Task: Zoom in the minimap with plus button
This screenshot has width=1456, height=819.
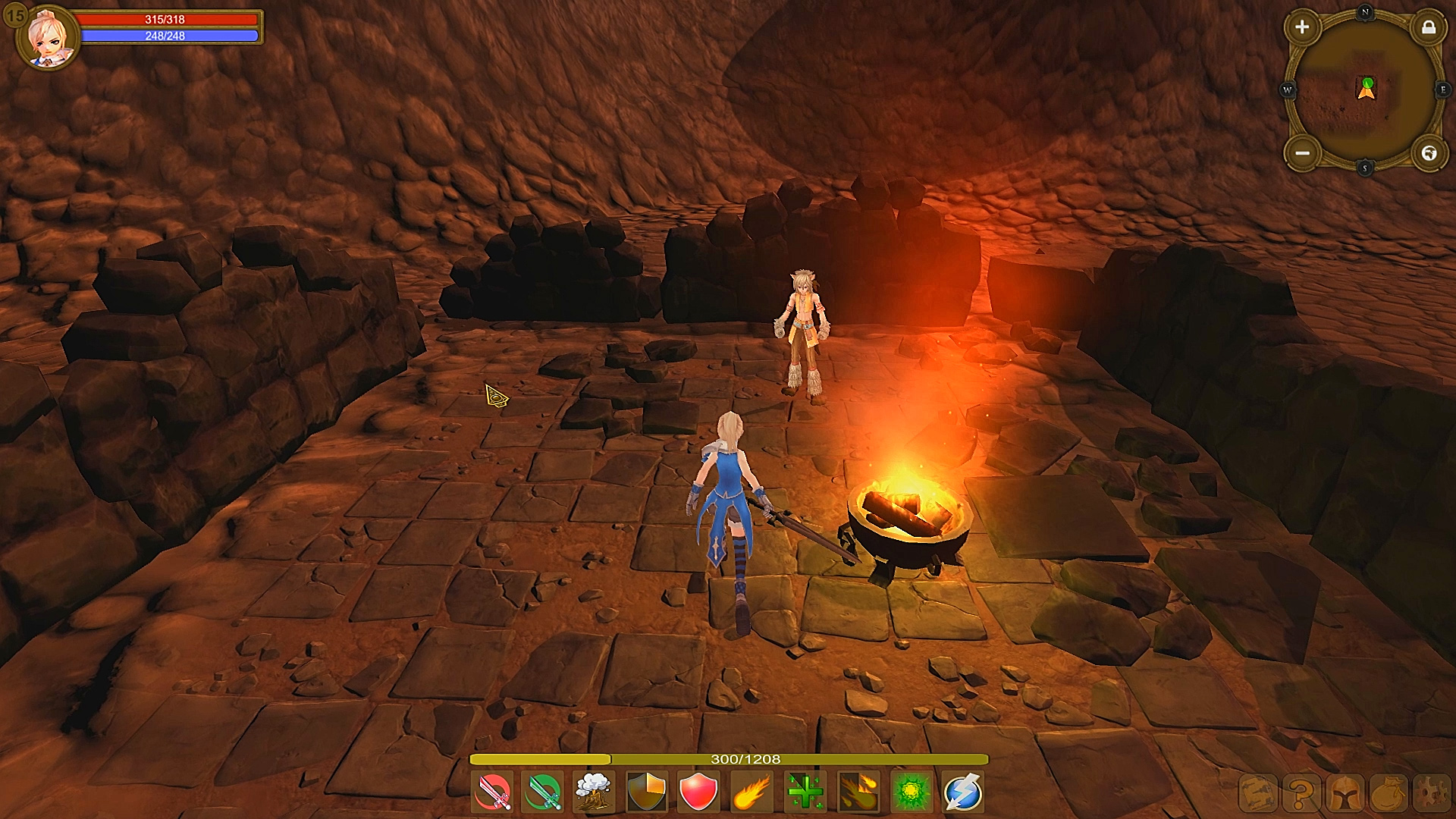Action: pos(1303,27)
